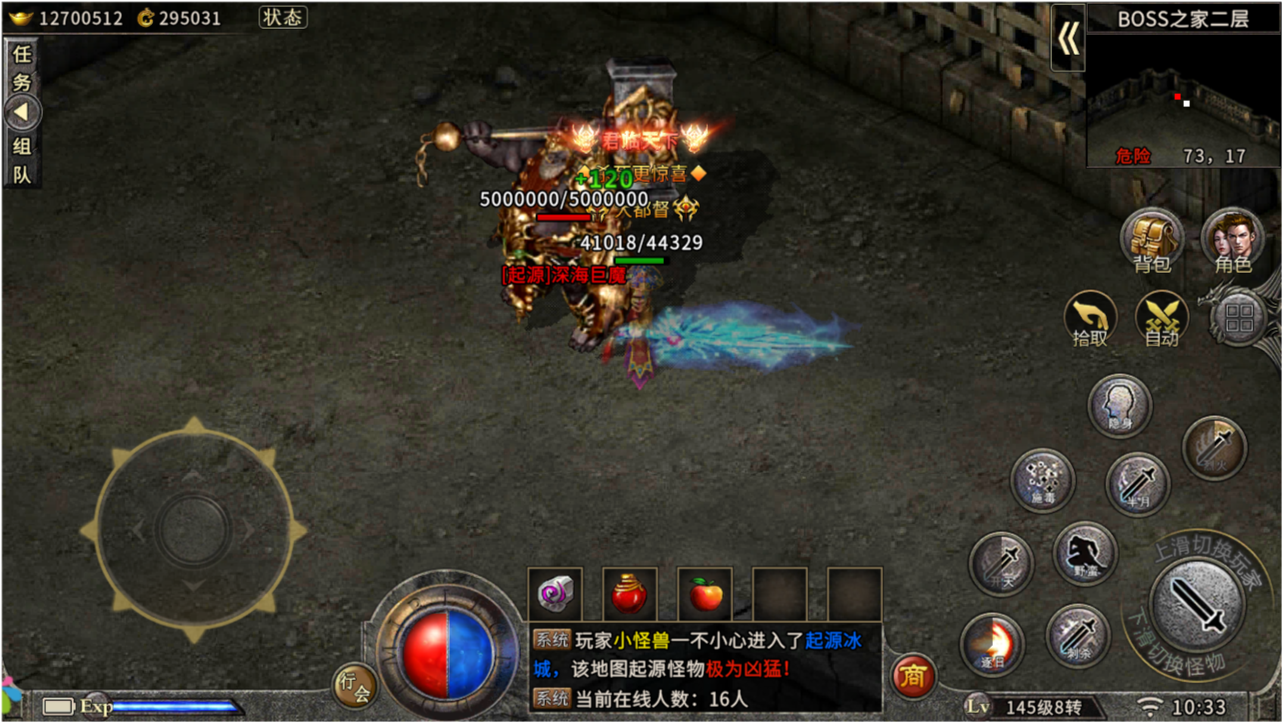Open the 任务 quest tab

(x=21, y=68)
